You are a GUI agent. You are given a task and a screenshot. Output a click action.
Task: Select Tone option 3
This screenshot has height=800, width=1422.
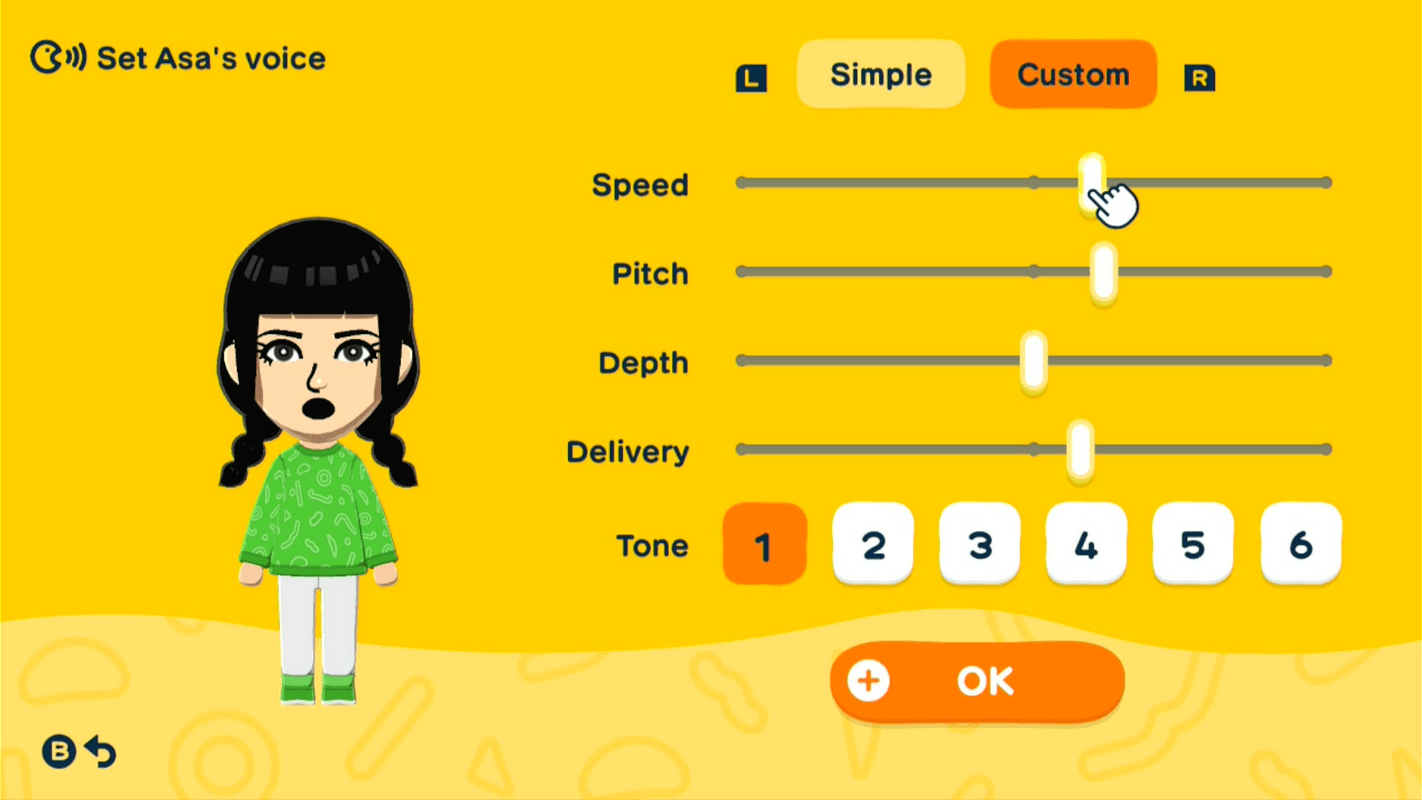(x=979, y=545)
